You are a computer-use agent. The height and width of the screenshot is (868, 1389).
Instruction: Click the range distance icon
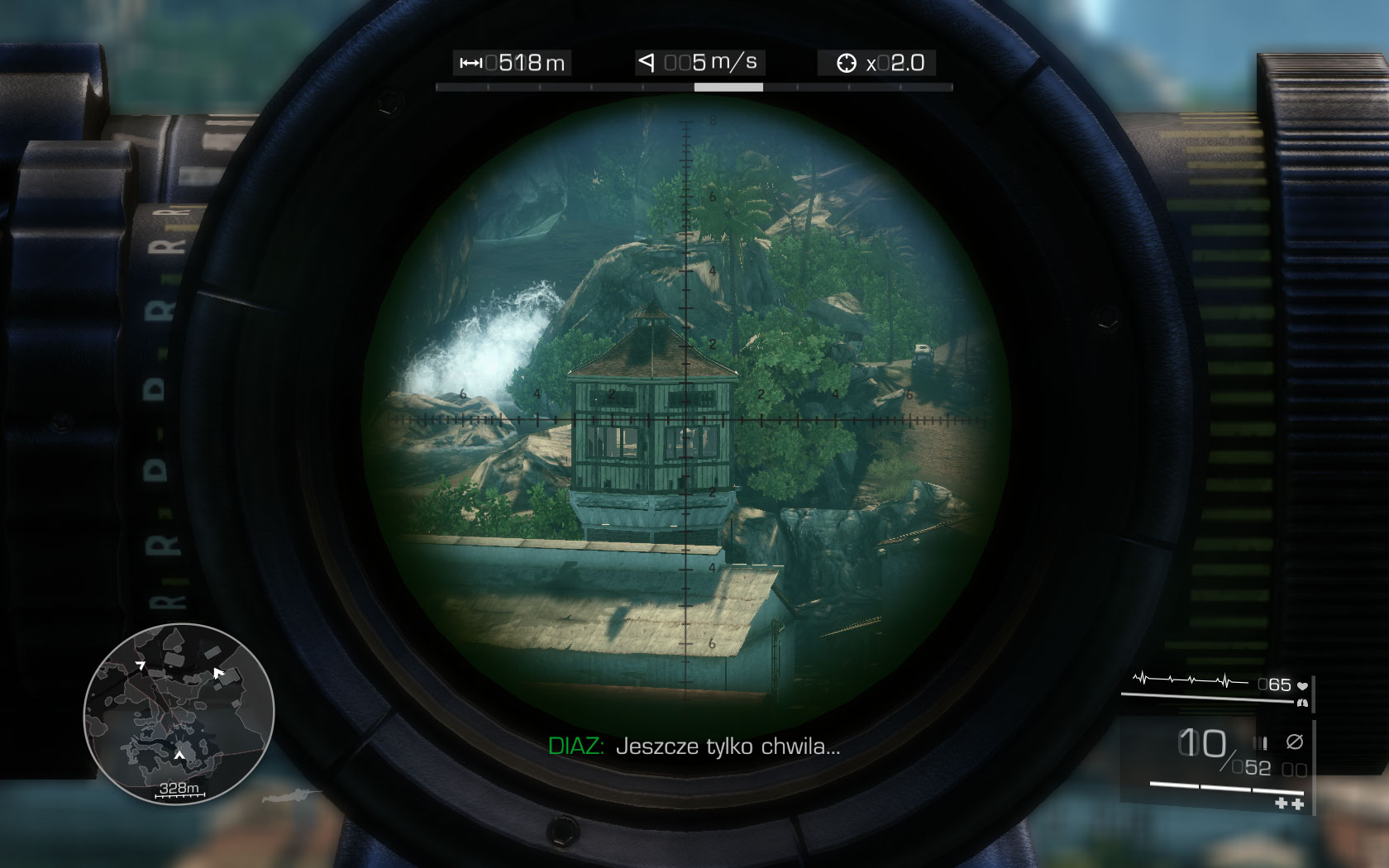[x=471, y=61]
